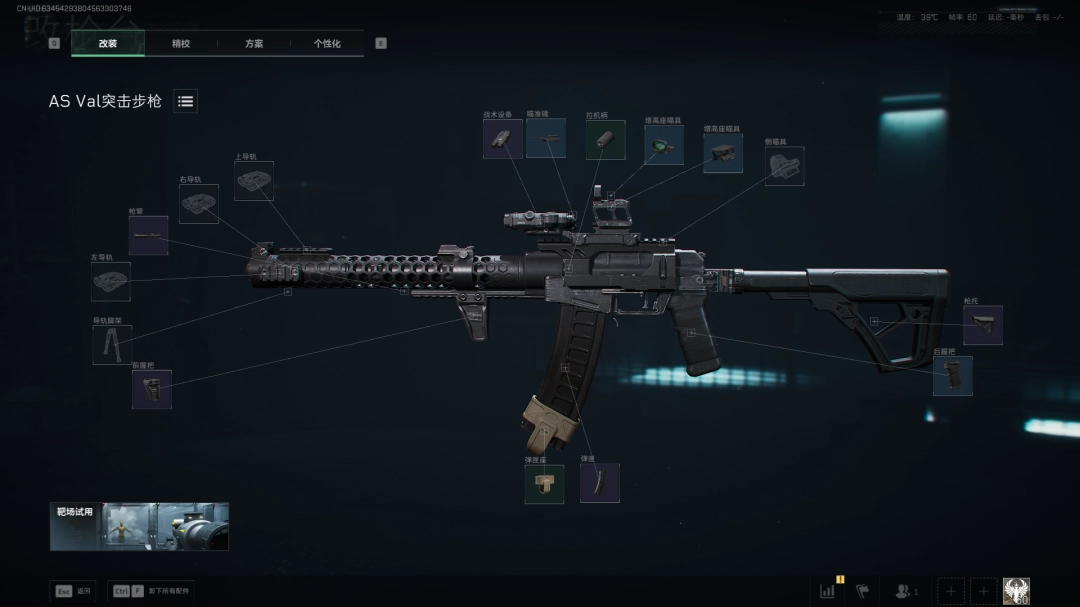This screenshot has width=1080, height=607.
Task: Select the 侧瞄具 side sight slot
Action: tap(784, 166)
